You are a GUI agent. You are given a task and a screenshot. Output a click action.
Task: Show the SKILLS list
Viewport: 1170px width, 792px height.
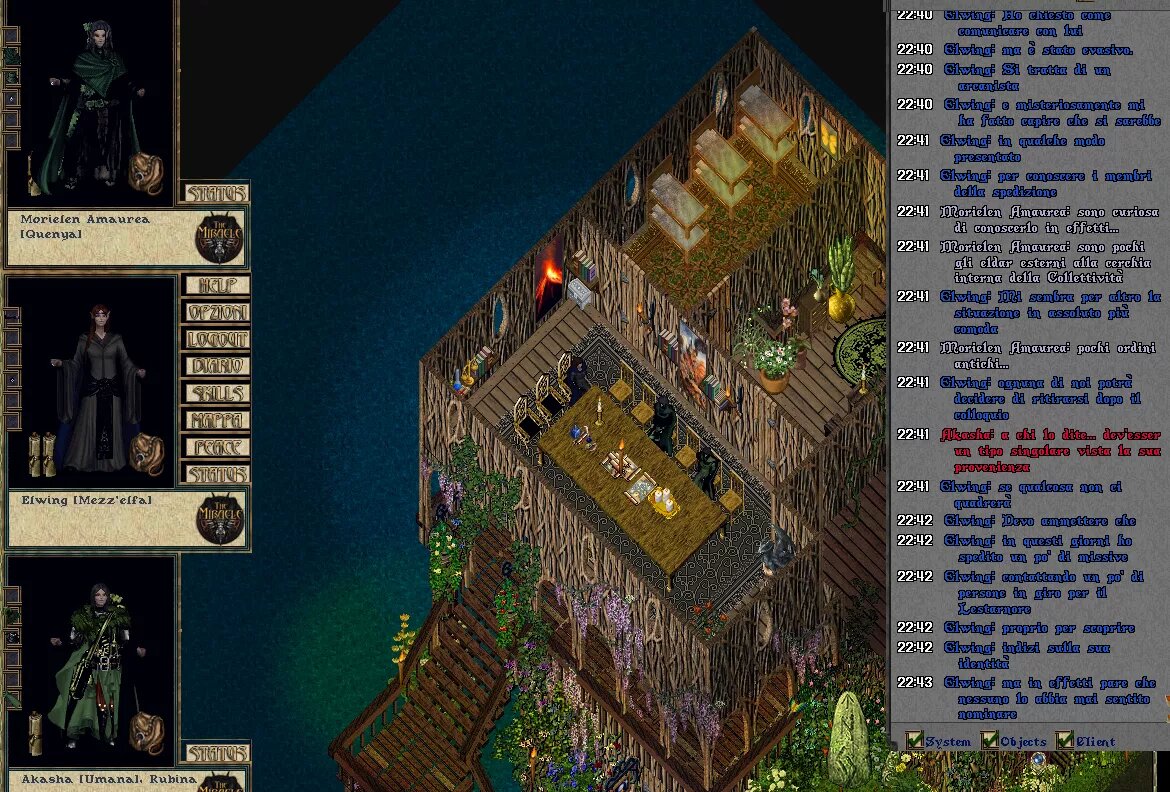click(215, 394)
